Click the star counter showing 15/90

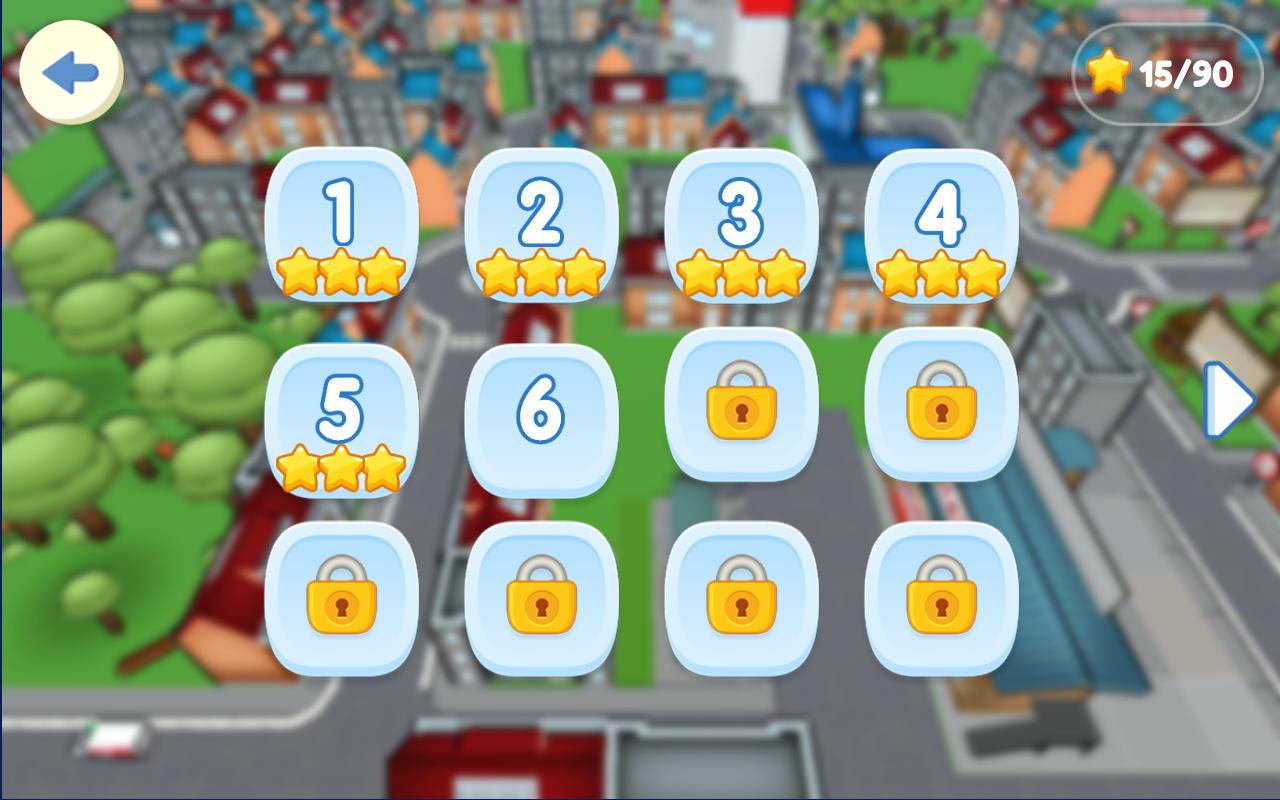[1163, 72]
